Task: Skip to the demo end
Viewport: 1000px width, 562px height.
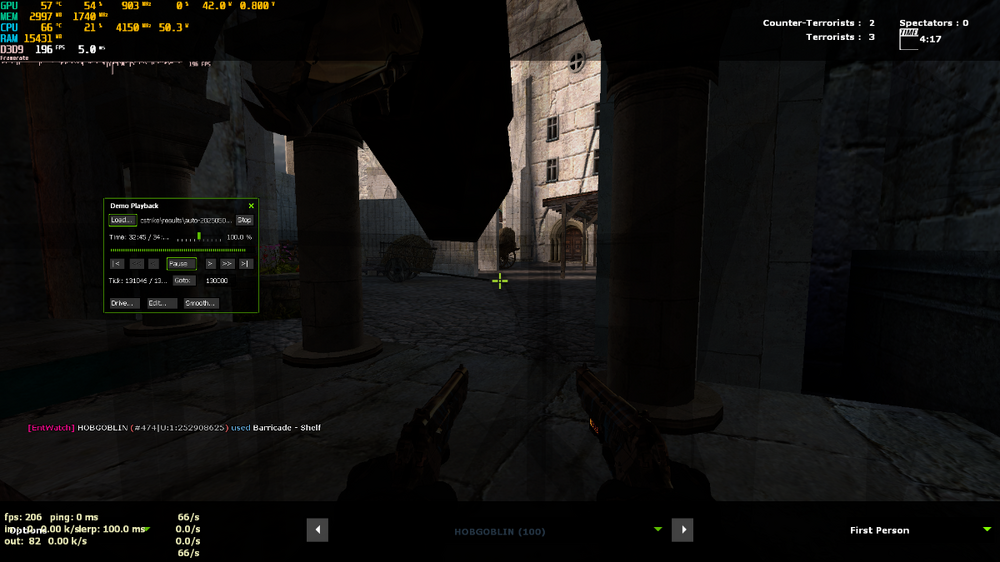Action: pyautogui.click(x=245, y=264)
